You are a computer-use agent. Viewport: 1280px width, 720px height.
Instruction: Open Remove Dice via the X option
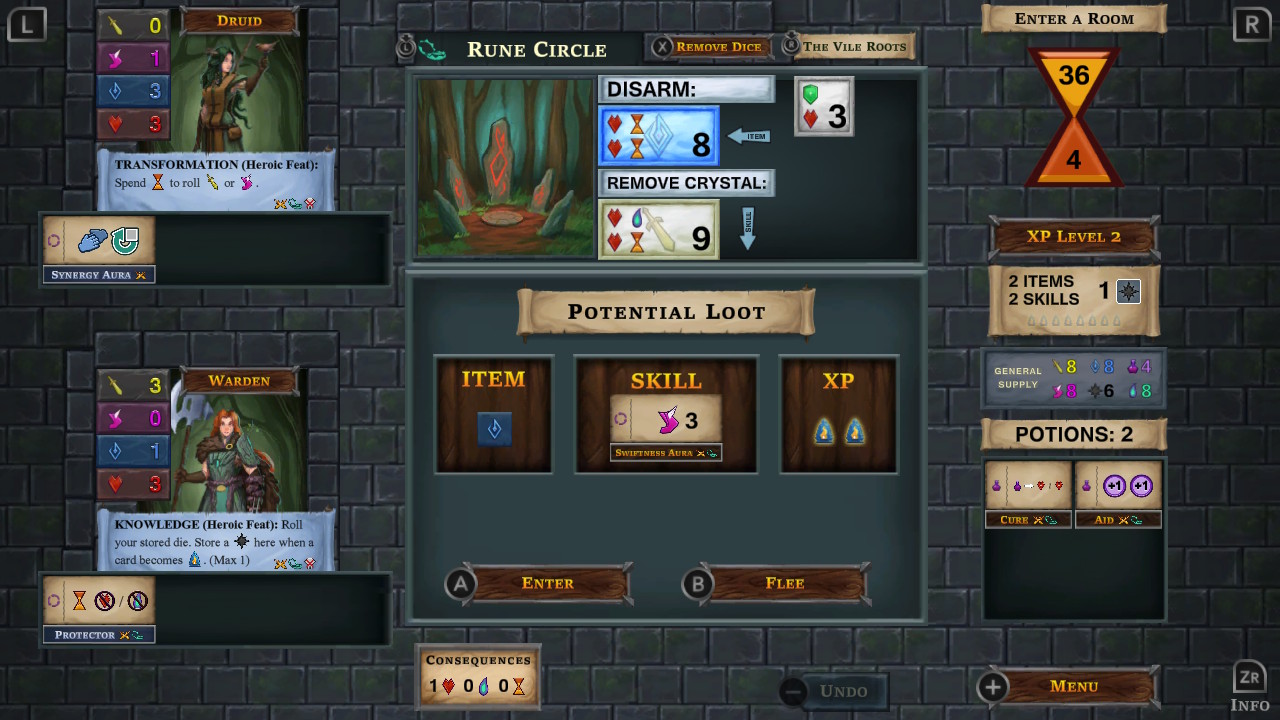(x=710, y=46)
